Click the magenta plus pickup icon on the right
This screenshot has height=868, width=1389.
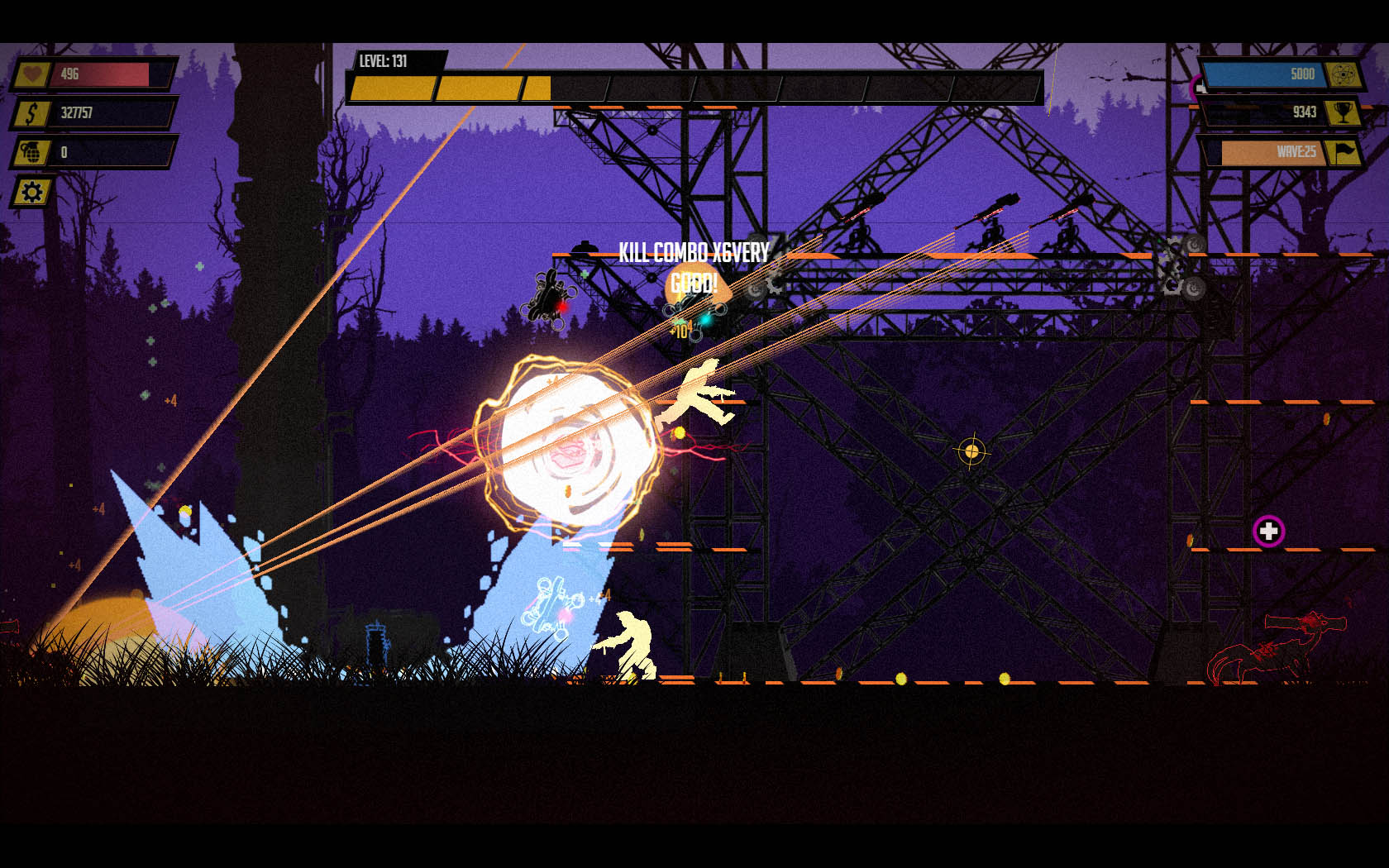1267,532
